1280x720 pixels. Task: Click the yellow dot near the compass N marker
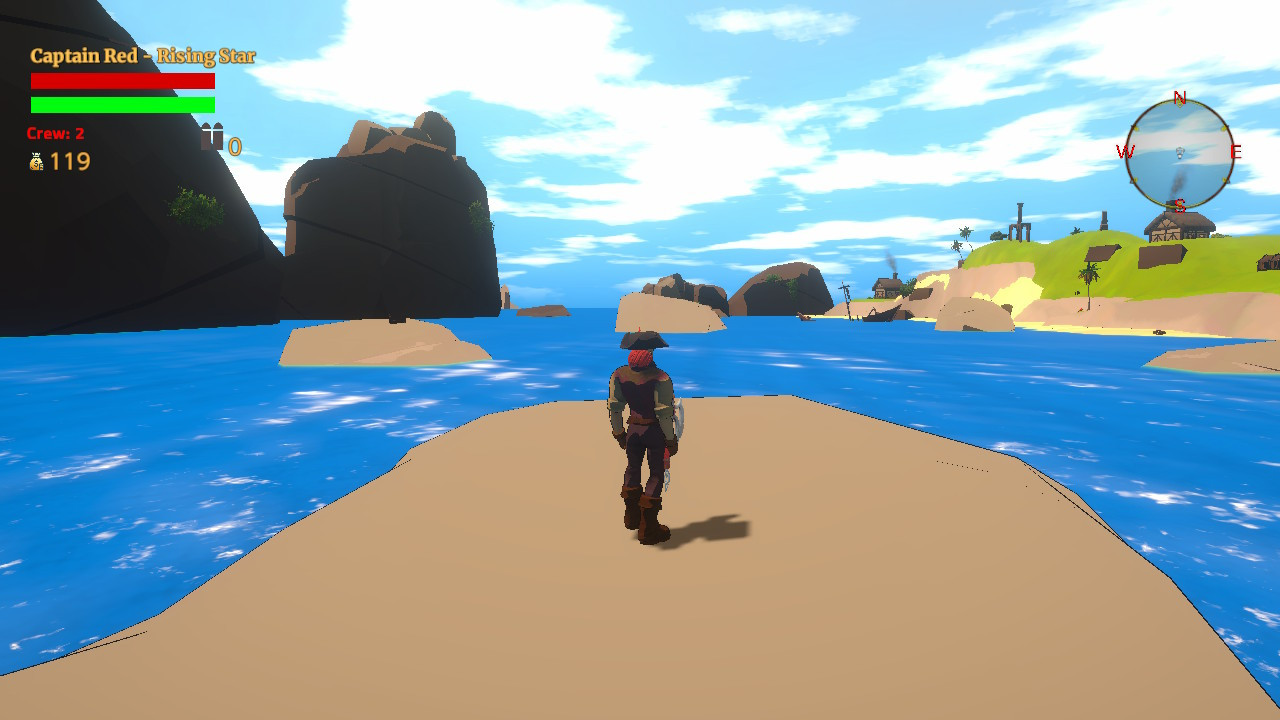(x=1181, y=107)
